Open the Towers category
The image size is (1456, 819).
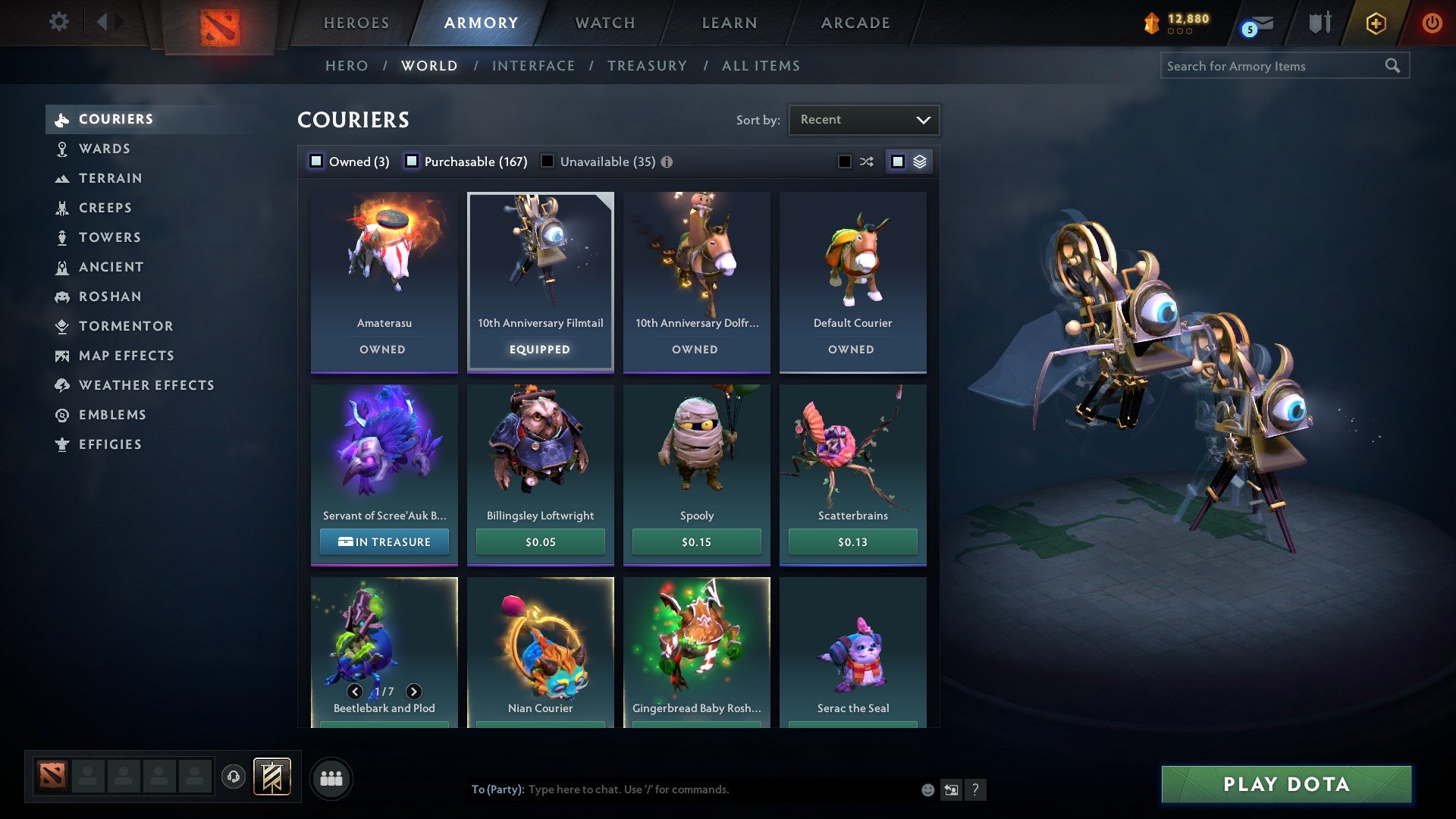coord(111,237)
